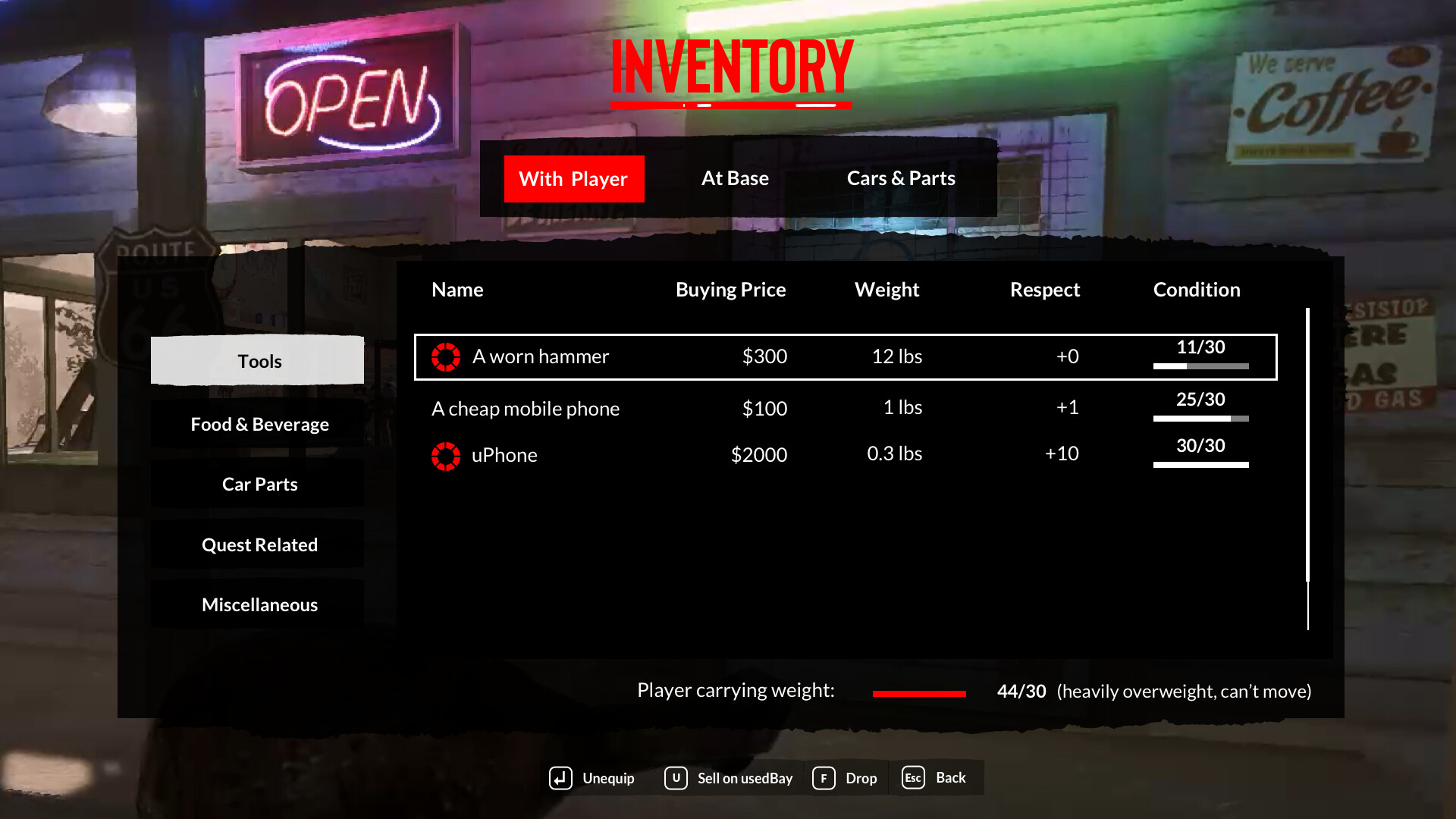Enable the Quest Related filter
1456x819 pixels.
click(259, 544)
